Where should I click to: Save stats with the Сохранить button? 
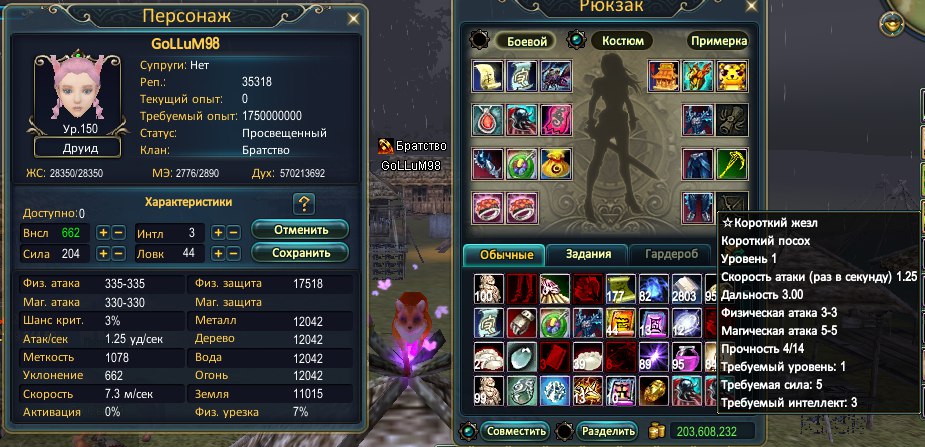pos(299,252)
